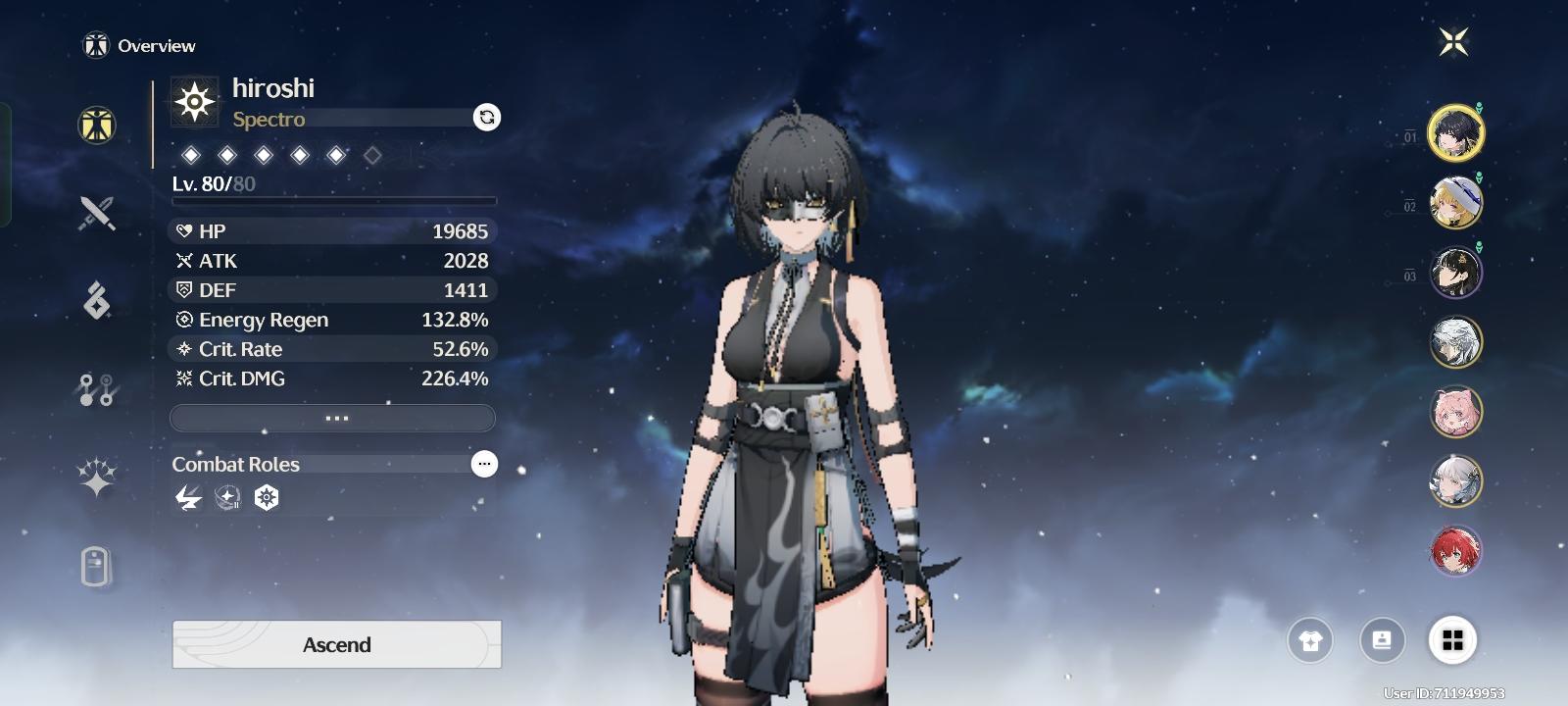Switch to the Echoes tab
1568x706 pixels.
(x=97, y=300)
